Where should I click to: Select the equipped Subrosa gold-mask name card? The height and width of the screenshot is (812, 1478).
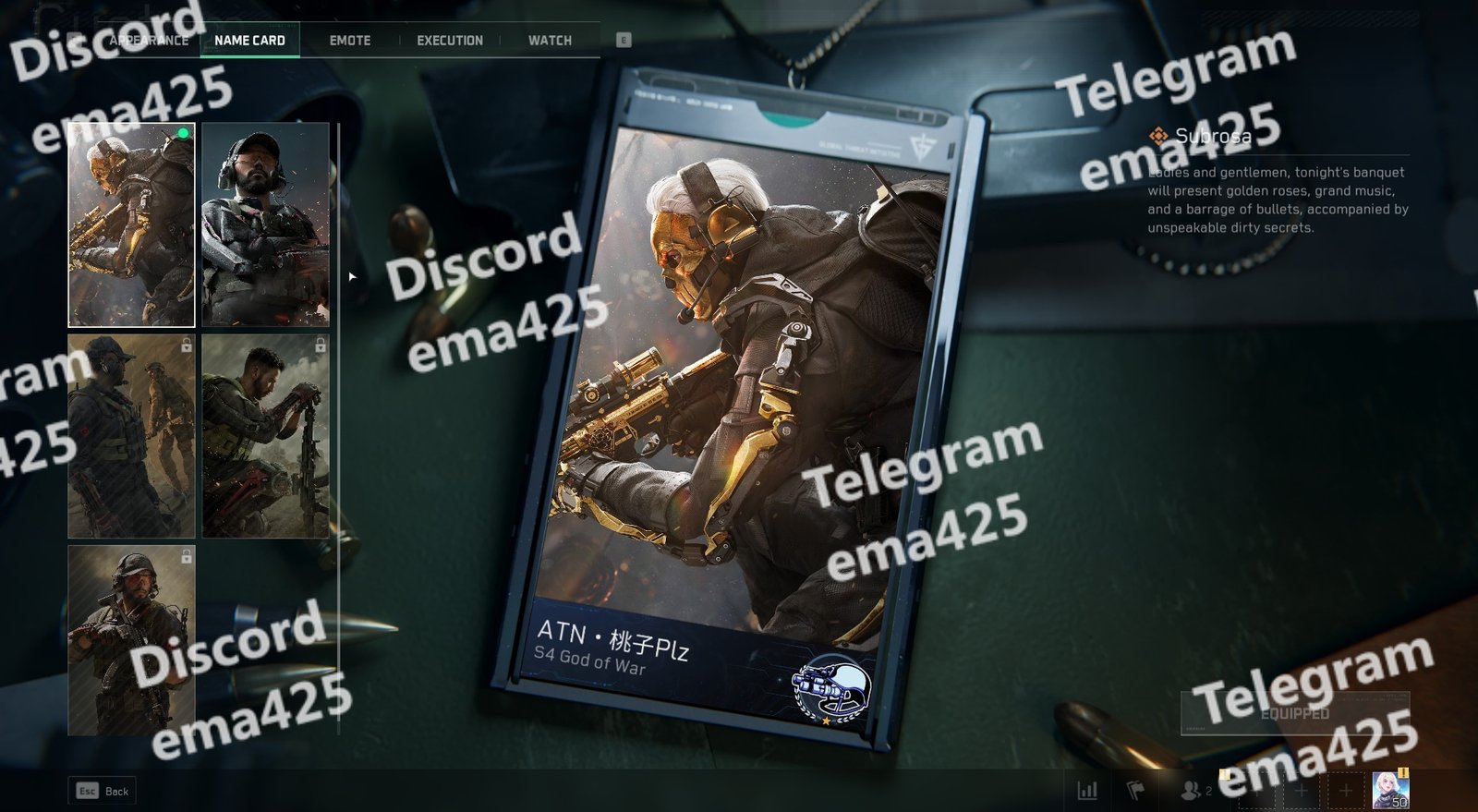coord(131,224)
